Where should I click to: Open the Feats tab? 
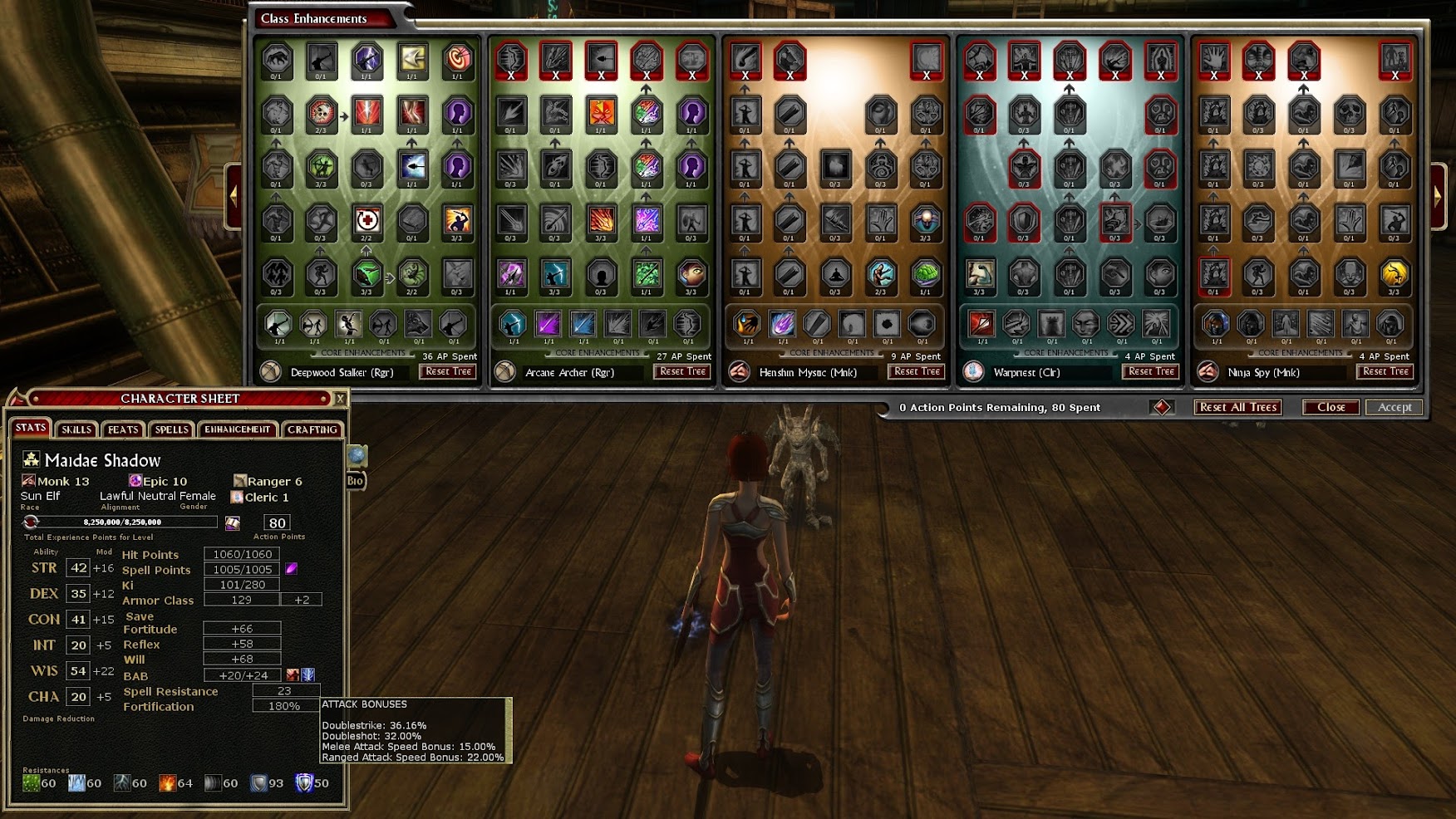point(123,429)
